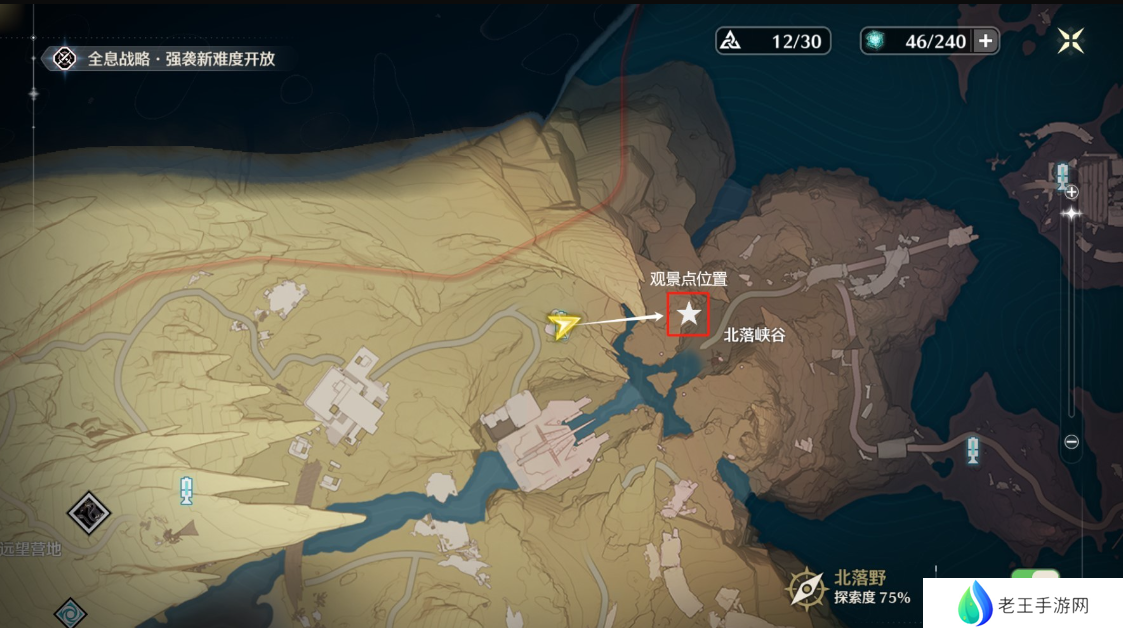Open the 北落野 exploration progress compass

coord(806,589)
